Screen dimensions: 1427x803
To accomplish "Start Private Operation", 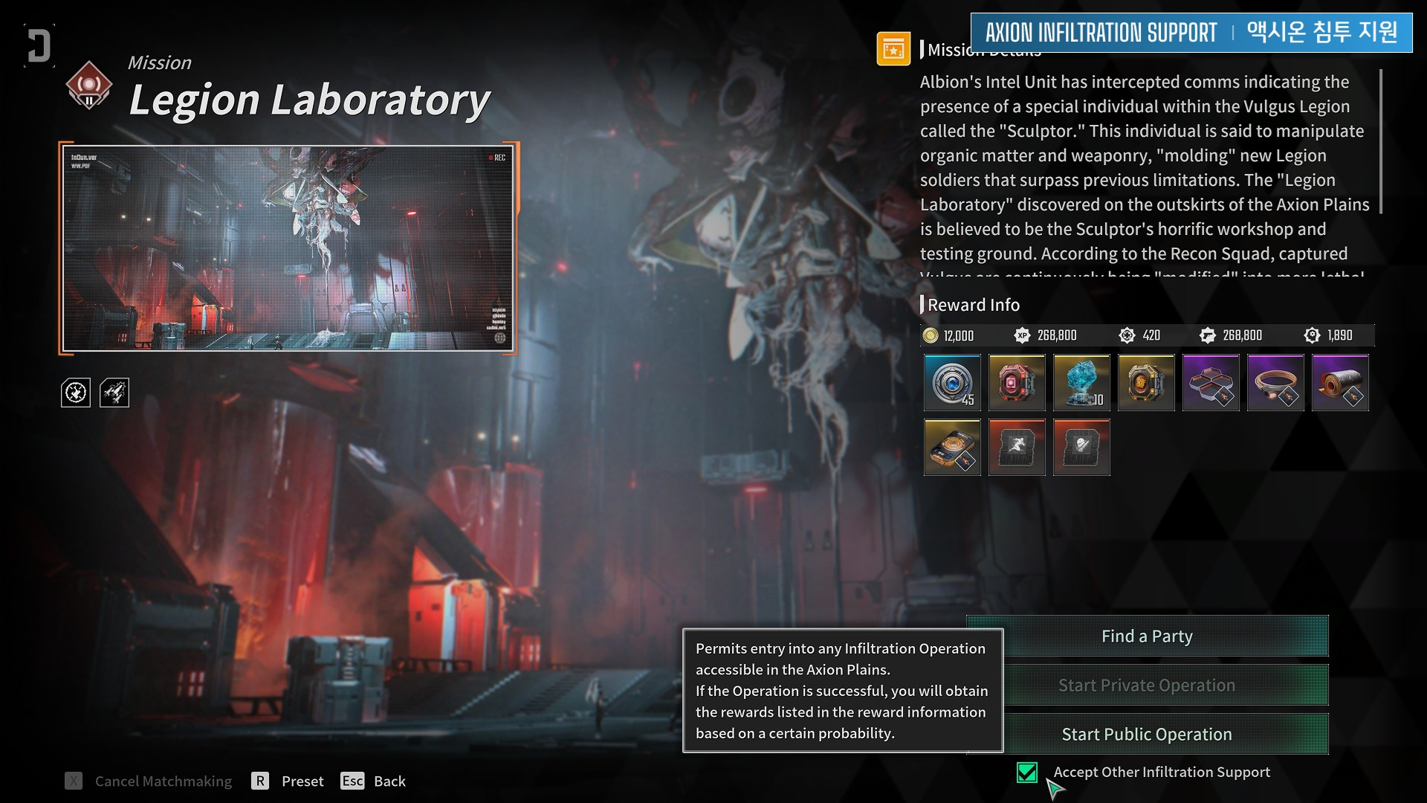I will (1146, 685).
